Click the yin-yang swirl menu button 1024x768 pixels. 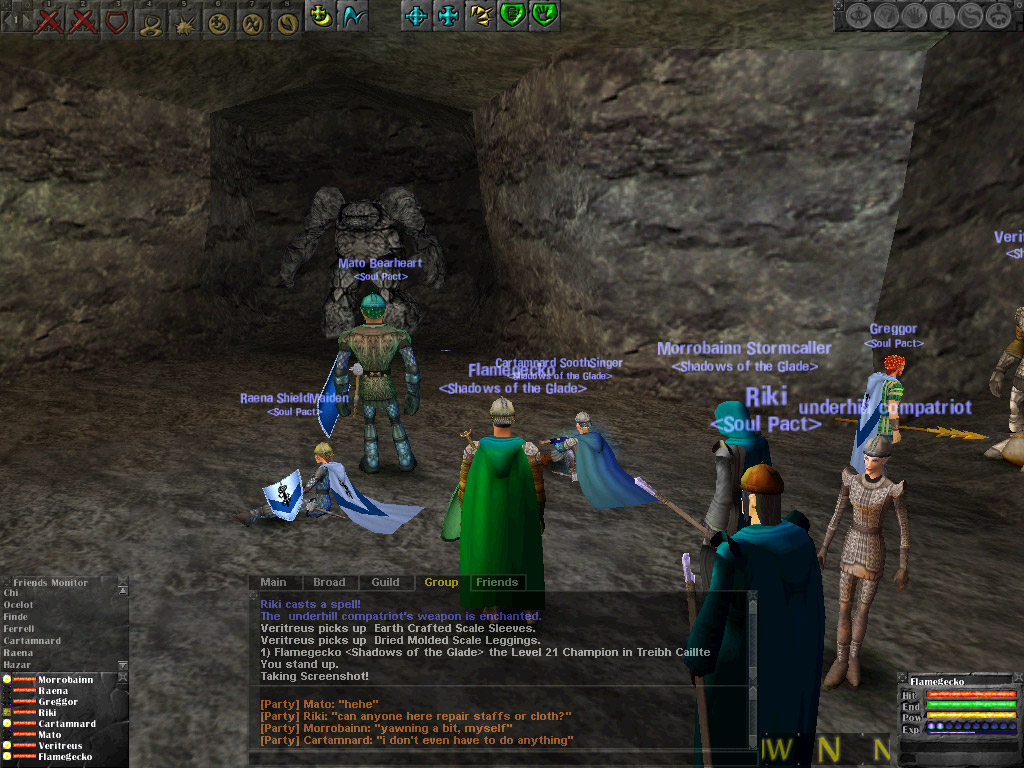click(x=968, y=16)
